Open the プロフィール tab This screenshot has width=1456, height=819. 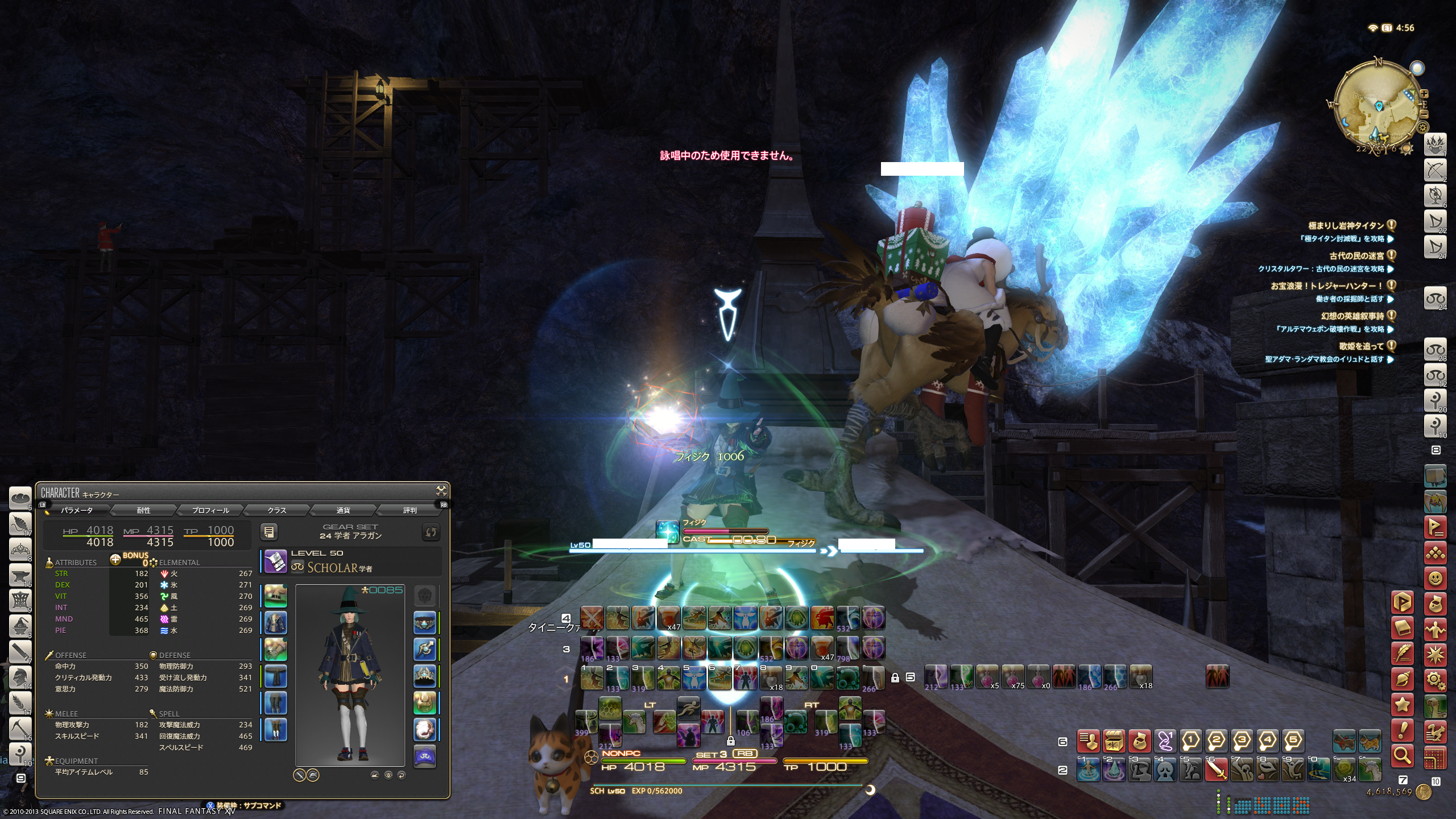(210, 510)
